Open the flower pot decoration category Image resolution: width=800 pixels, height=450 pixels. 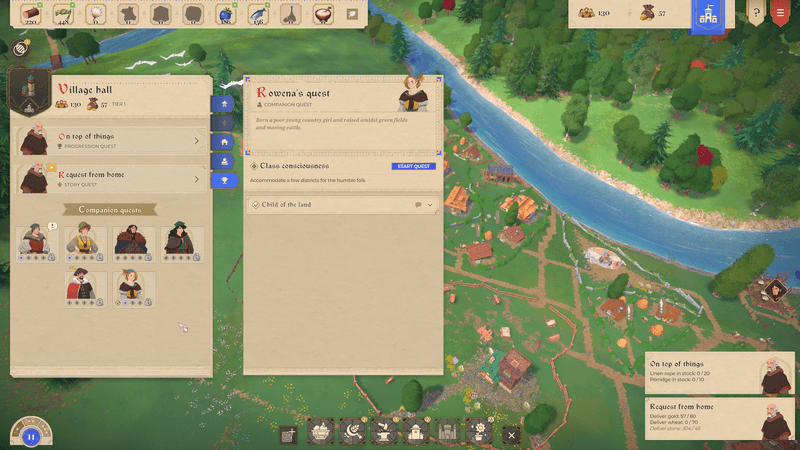(480, 433)
